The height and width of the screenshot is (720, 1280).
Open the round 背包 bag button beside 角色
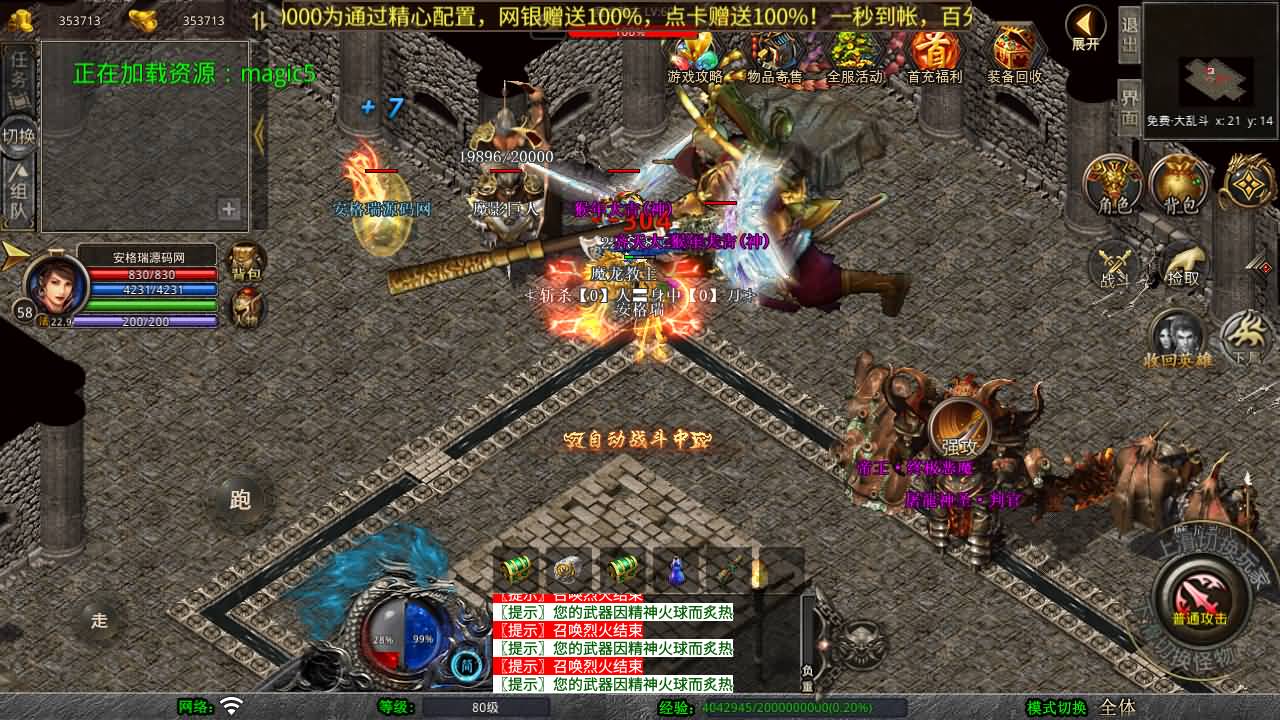coord(1181,184)
